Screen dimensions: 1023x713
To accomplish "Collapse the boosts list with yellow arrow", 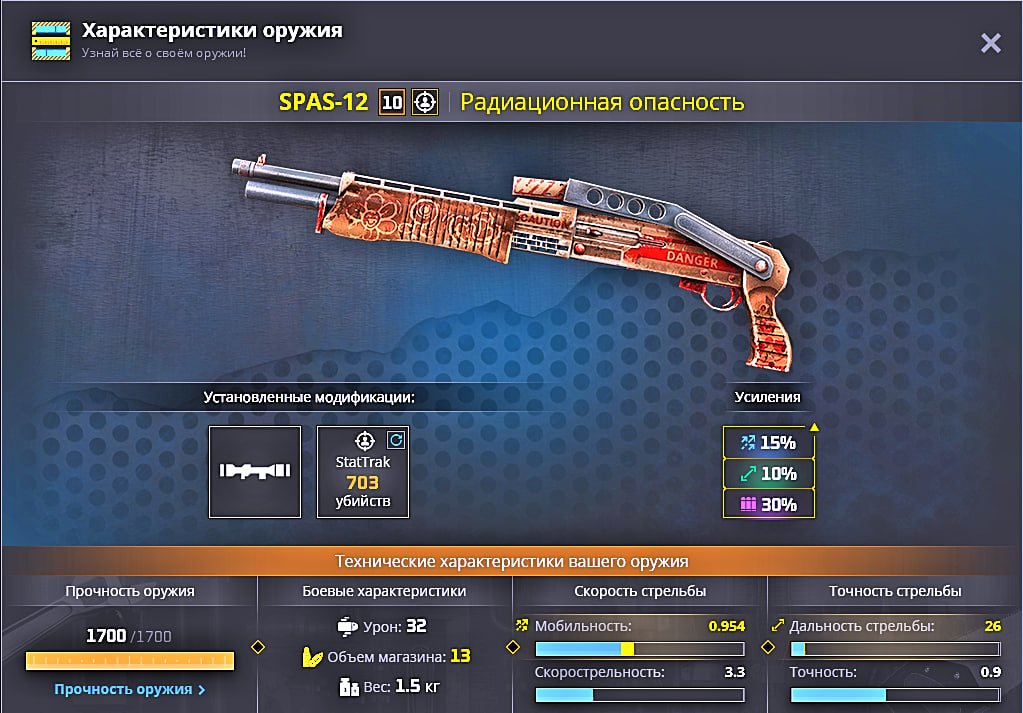I will coord(814,428).
